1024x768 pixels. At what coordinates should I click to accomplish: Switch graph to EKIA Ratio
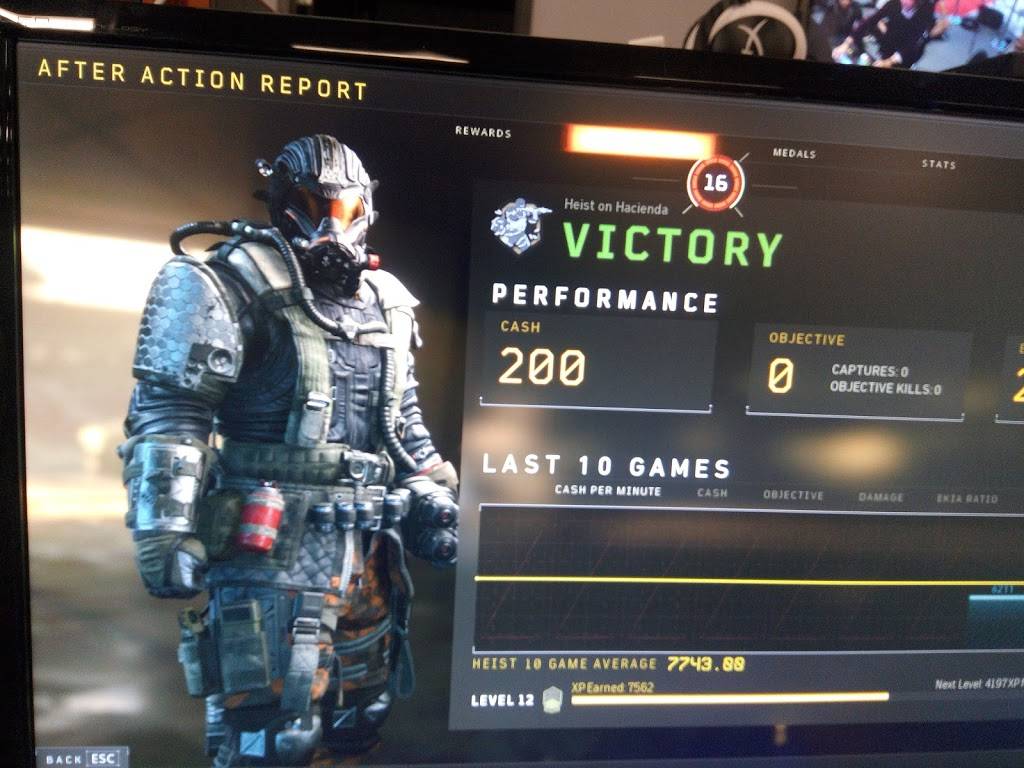(x=967, y=498)
